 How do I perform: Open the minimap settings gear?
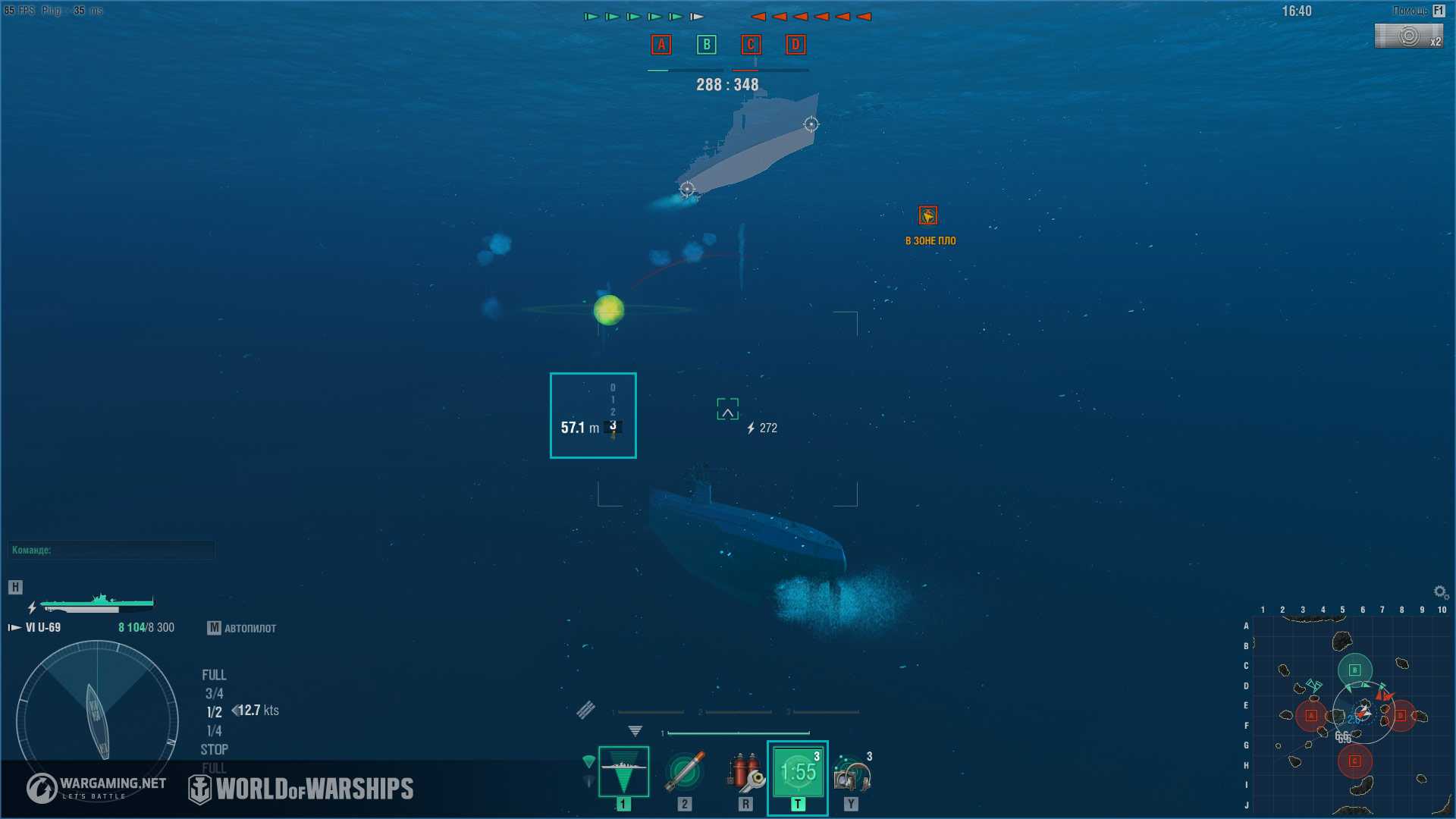(x=1440, y=591)
